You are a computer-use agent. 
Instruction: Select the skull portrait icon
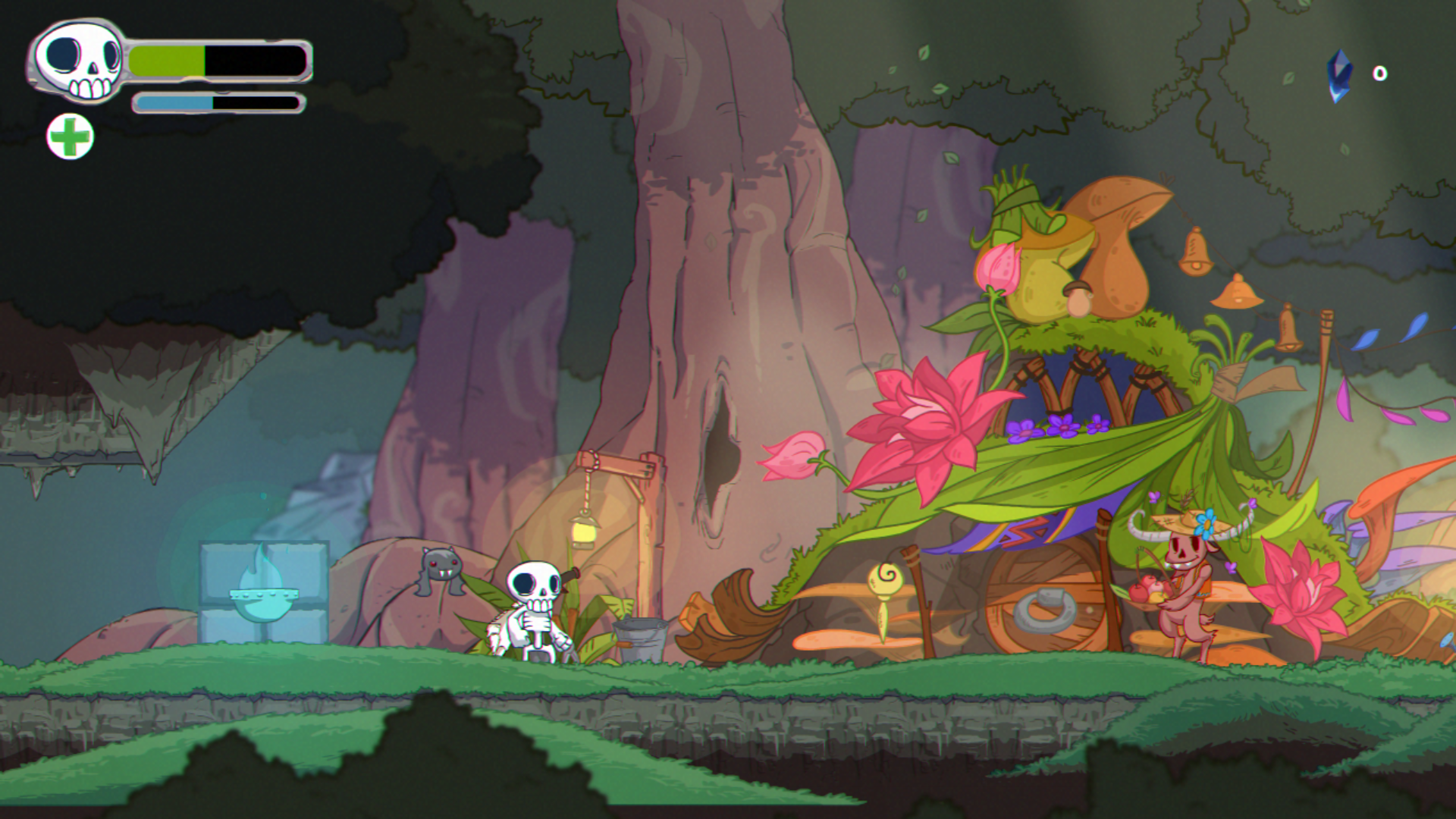click(79, 61)
